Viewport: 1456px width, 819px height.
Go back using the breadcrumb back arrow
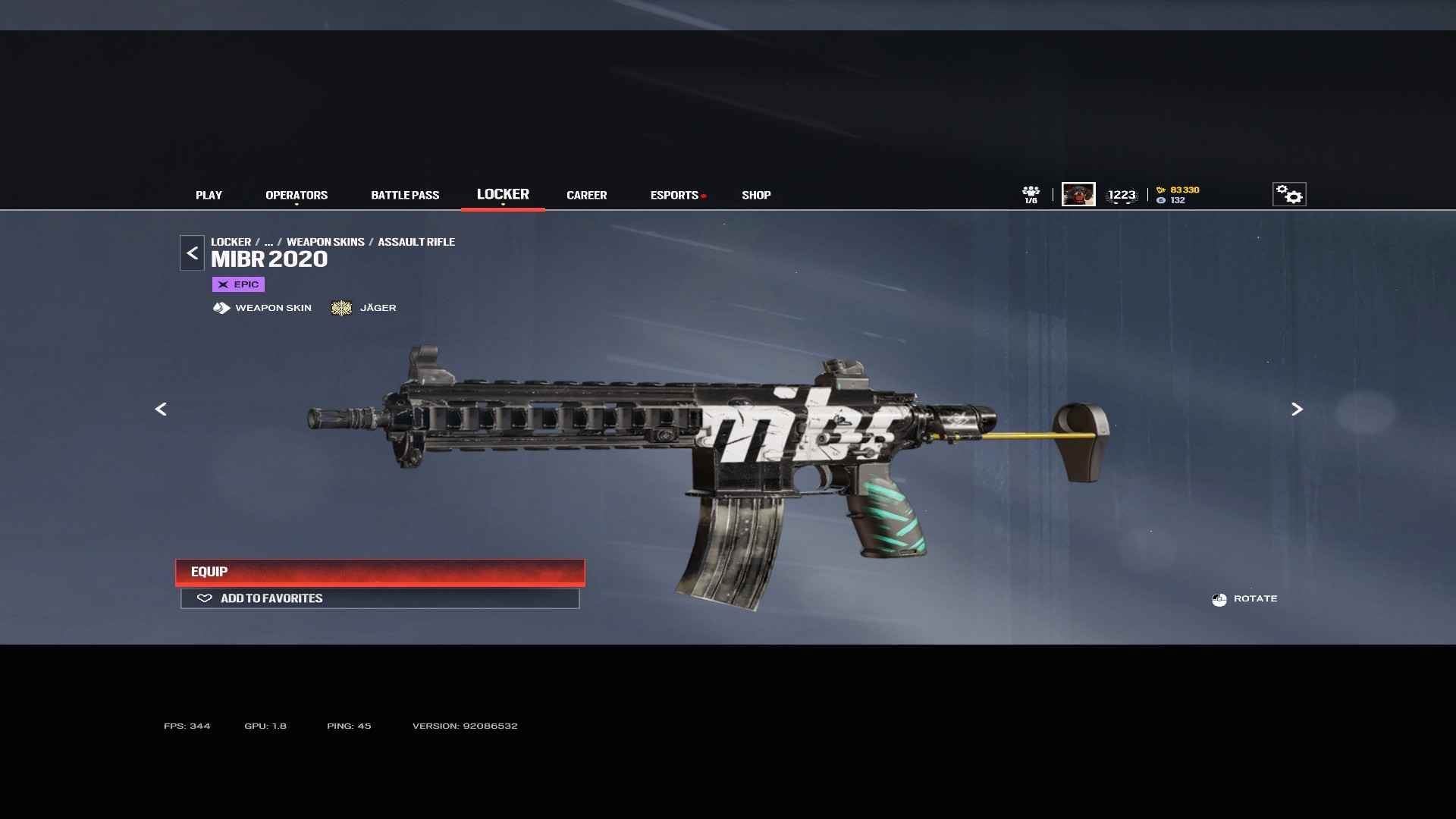coord(192,253)
